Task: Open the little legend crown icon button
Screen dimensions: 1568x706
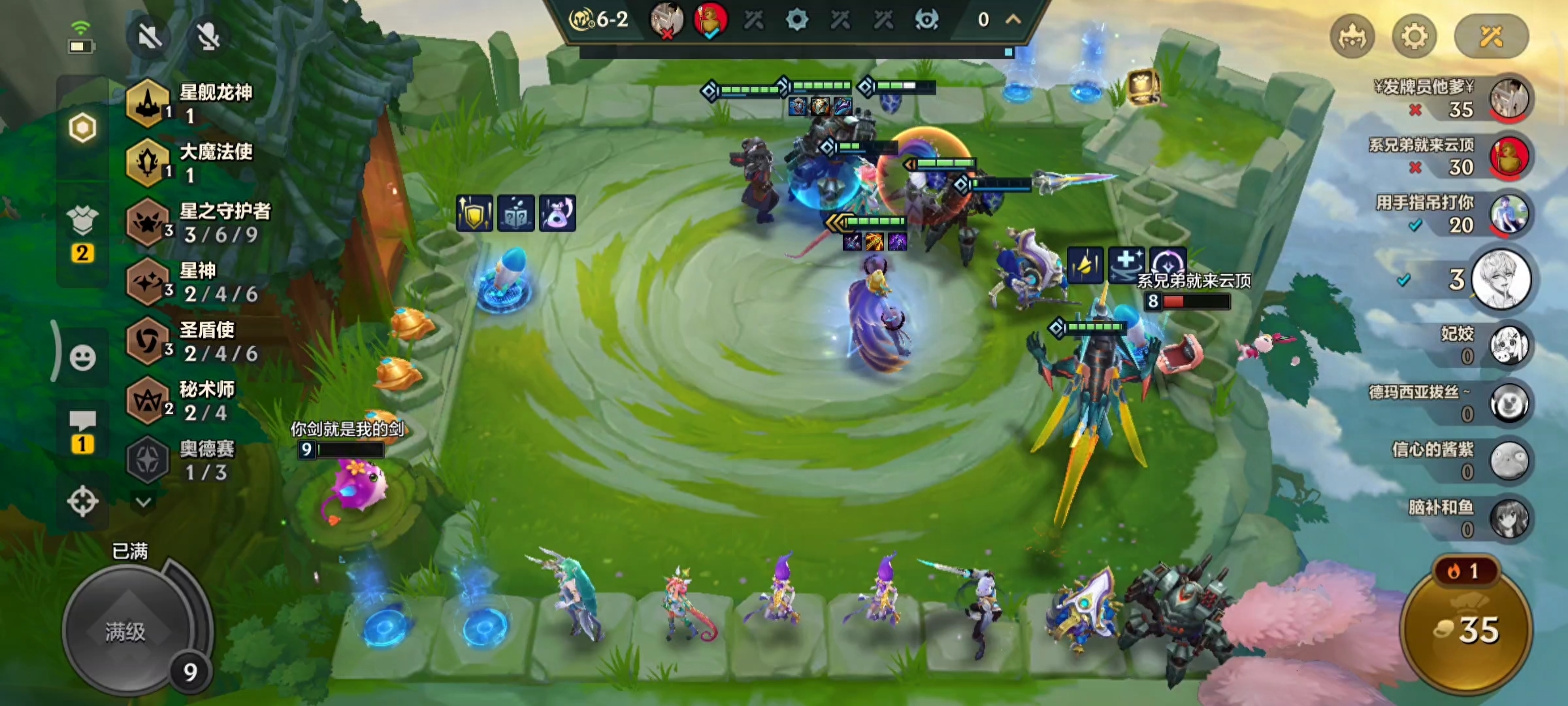Action: click(x=1352, y=36)
